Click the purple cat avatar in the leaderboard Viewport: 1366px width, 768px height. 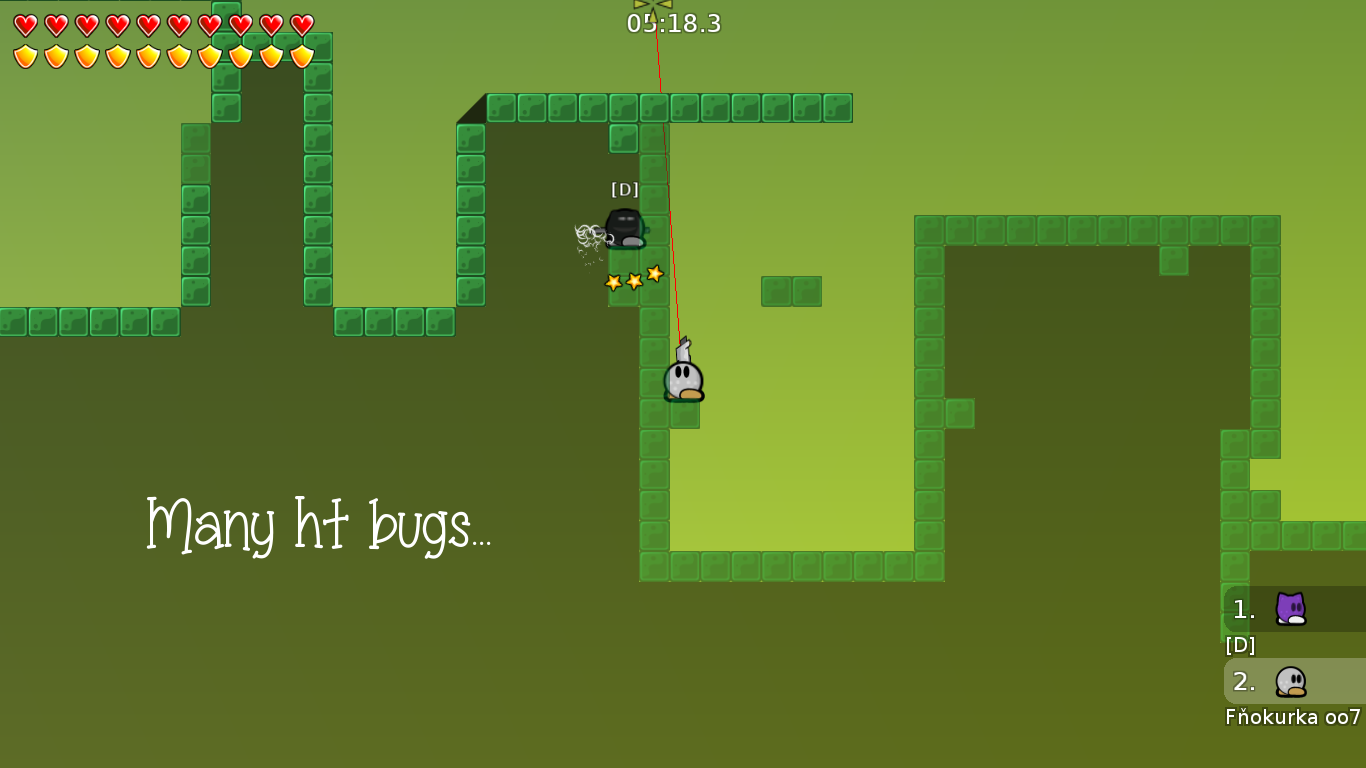pyautogui.click(x=1289, y=608)
